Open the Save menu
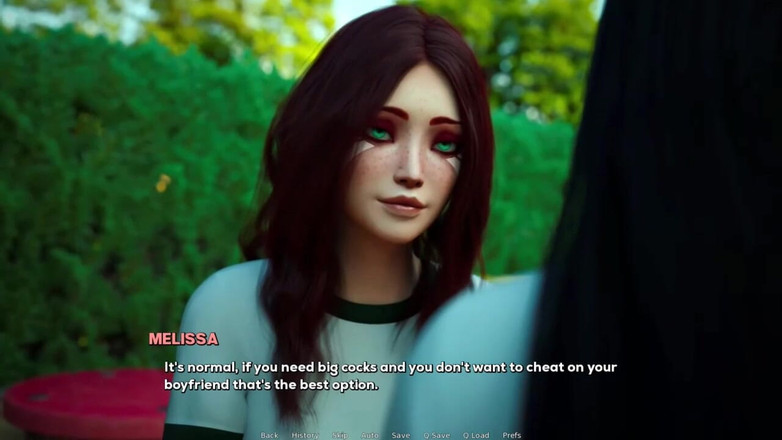This screenshot has width=782, height=440. click(x=400, y=435)
